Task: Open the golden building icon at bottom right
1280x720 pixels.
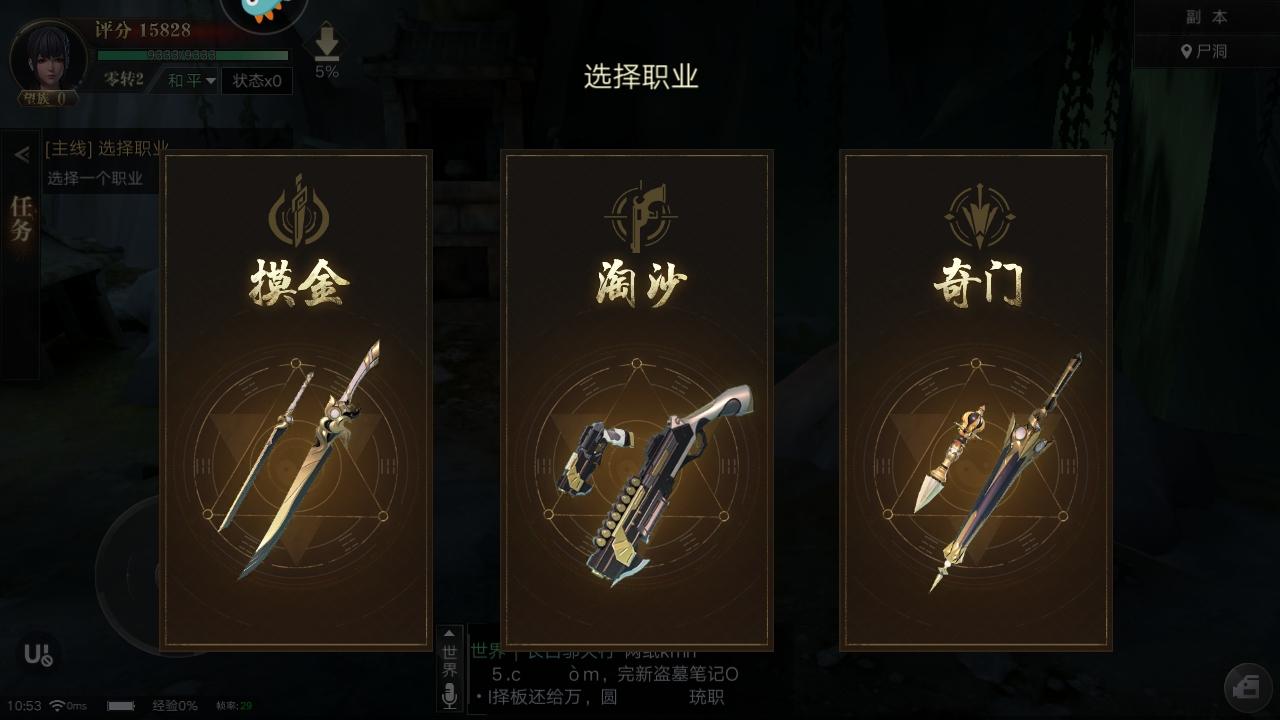Action: pyautogui.click(x=1248, y=687)
